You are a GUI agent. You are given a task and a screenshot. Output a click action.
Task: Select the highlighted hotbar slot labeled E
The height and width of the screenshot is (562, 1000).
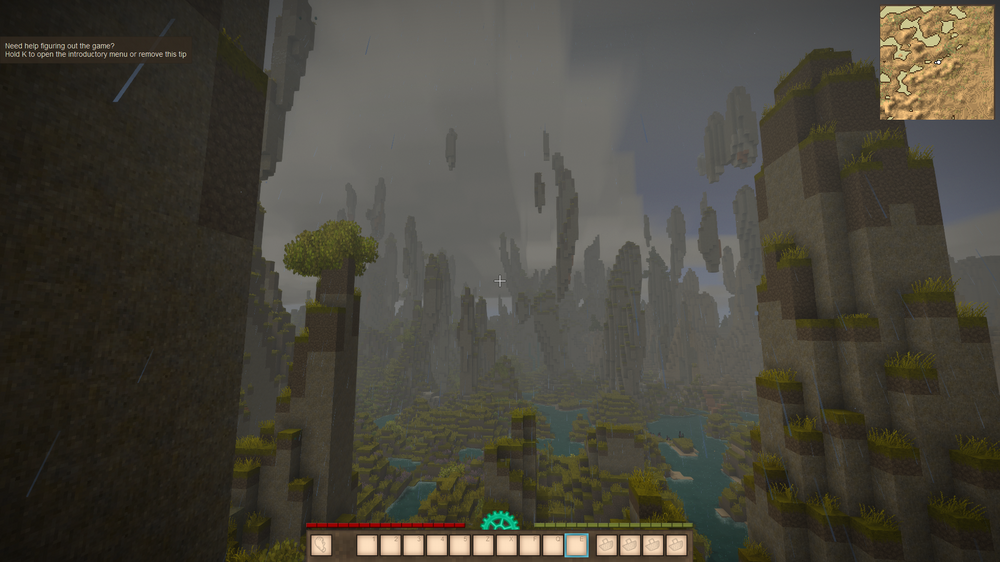point(576,545)
